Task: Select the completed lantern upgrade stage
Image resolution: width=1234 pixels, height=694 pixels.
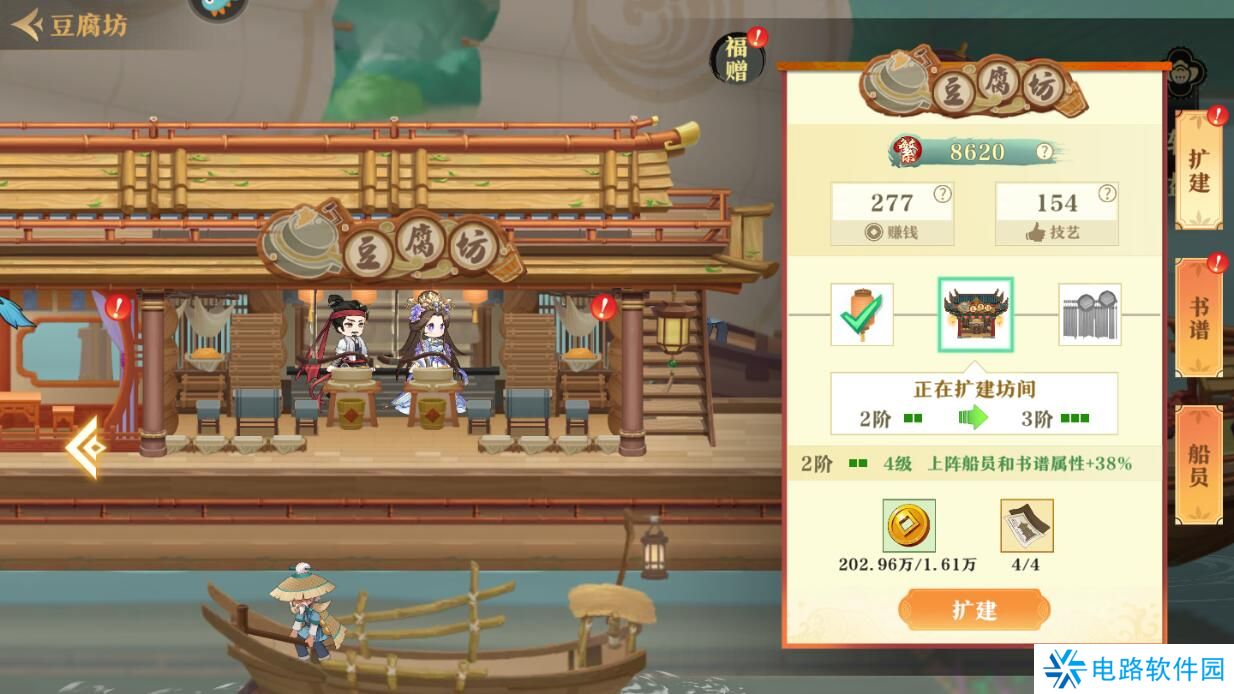Action: pos(861,314)
